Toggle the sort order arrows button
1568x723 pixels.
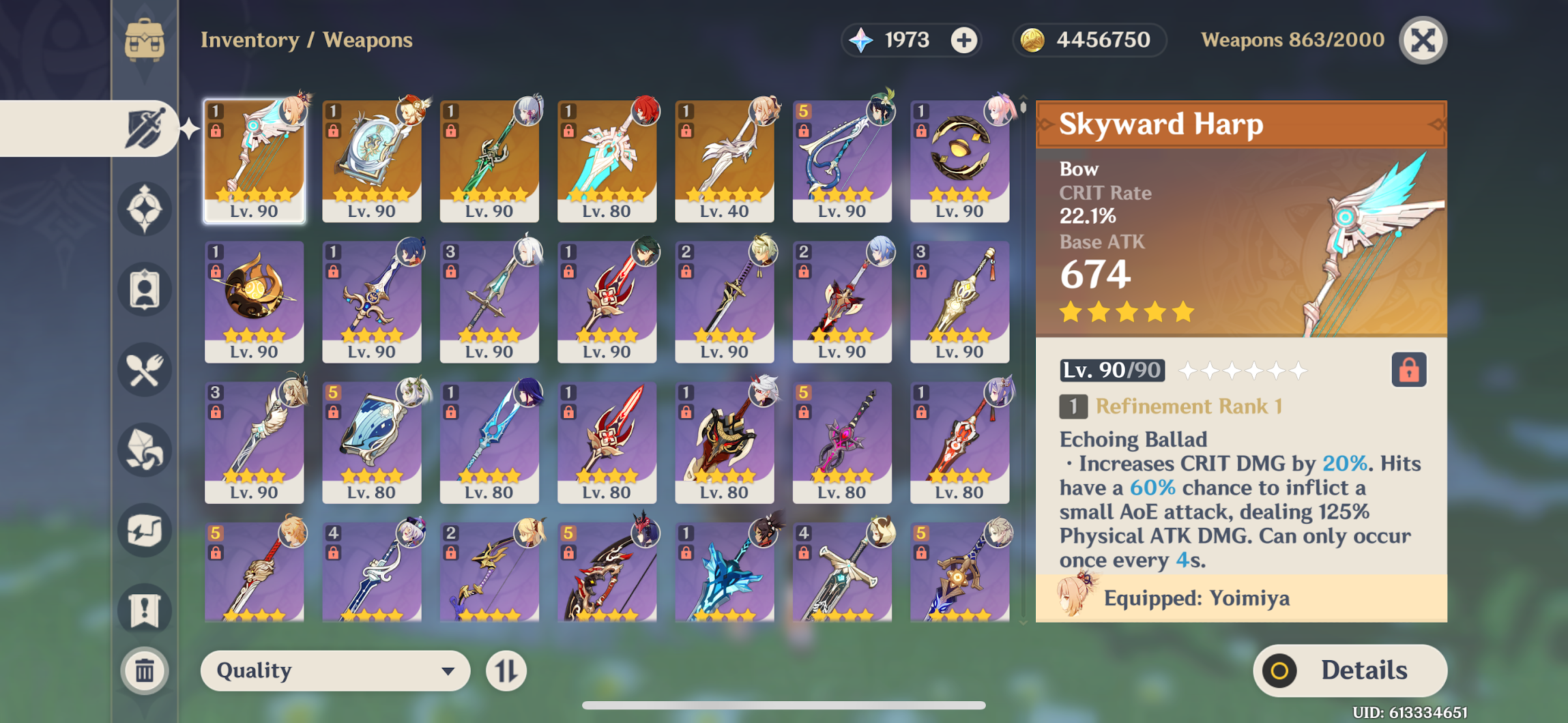pyautogui.click(x=506, y=670)
